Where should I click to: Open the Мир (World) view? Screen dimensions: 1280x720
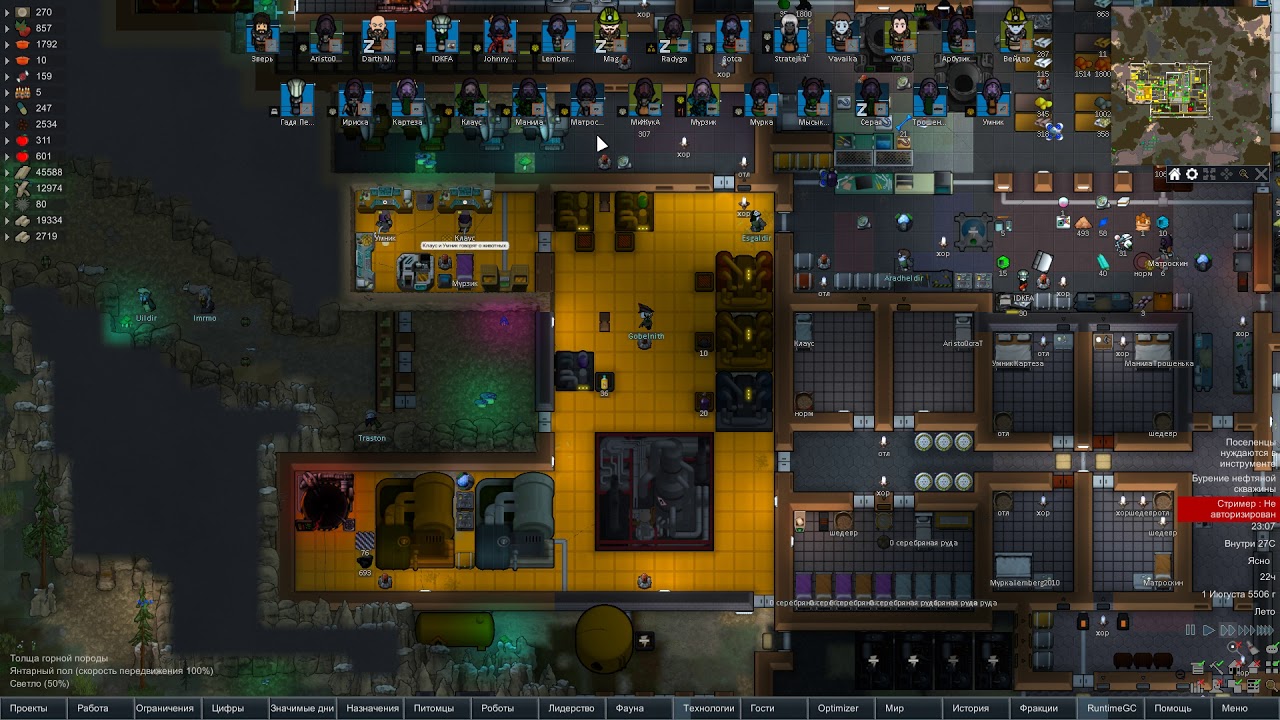click(895, 708)
